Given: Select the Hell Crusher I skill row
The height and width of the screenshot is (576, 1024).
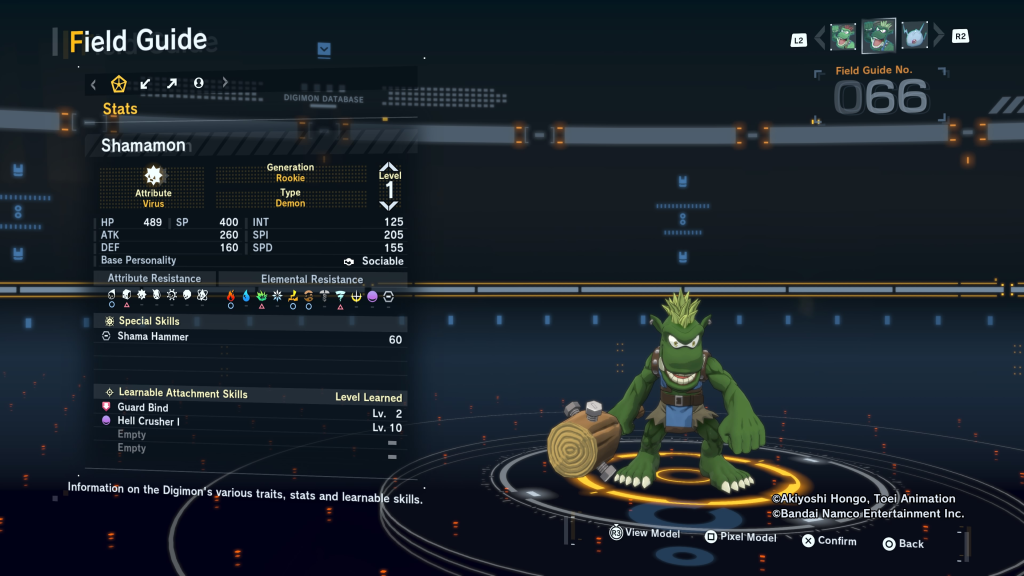Looking at the screenshot, I should 149,422.
